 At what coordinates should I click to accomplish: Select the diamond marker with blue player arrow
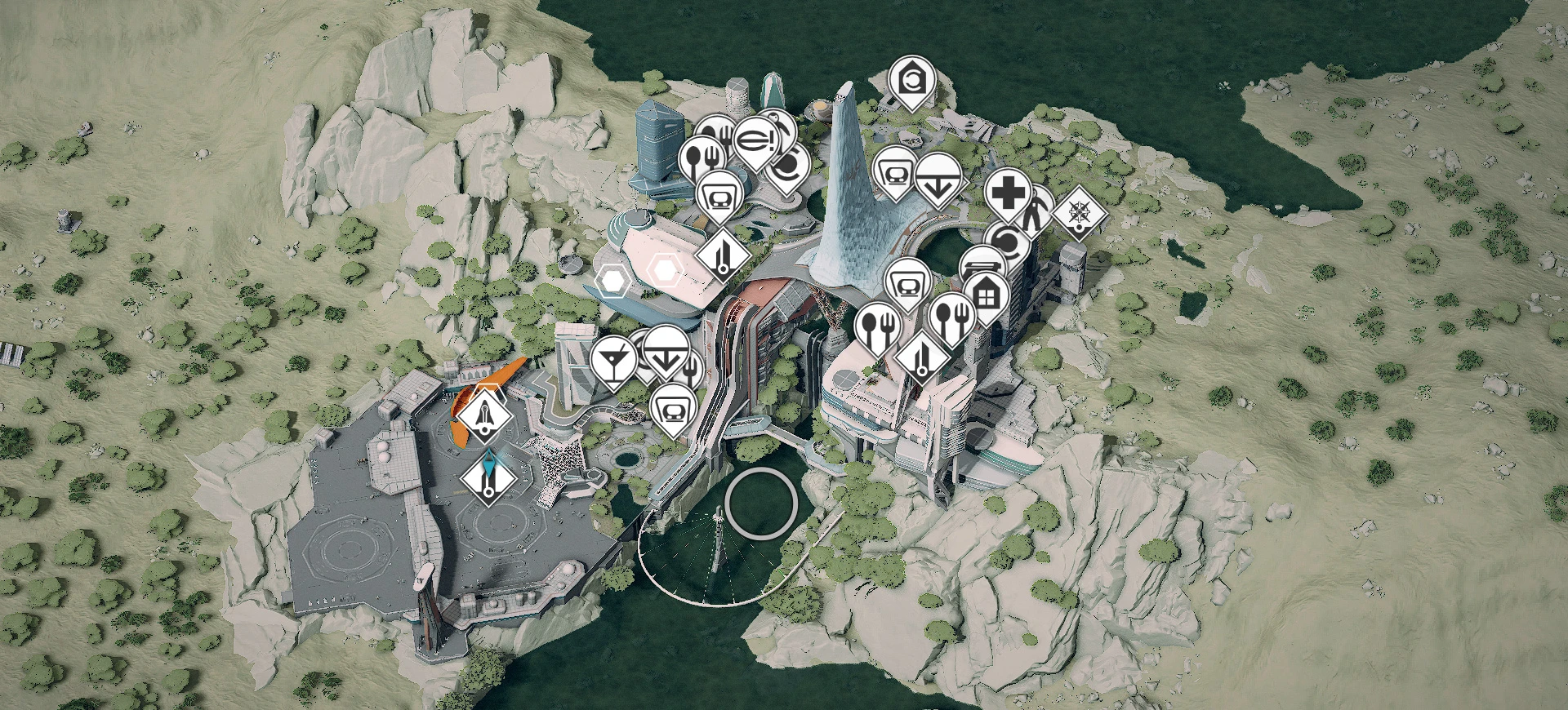click(488, 481)
